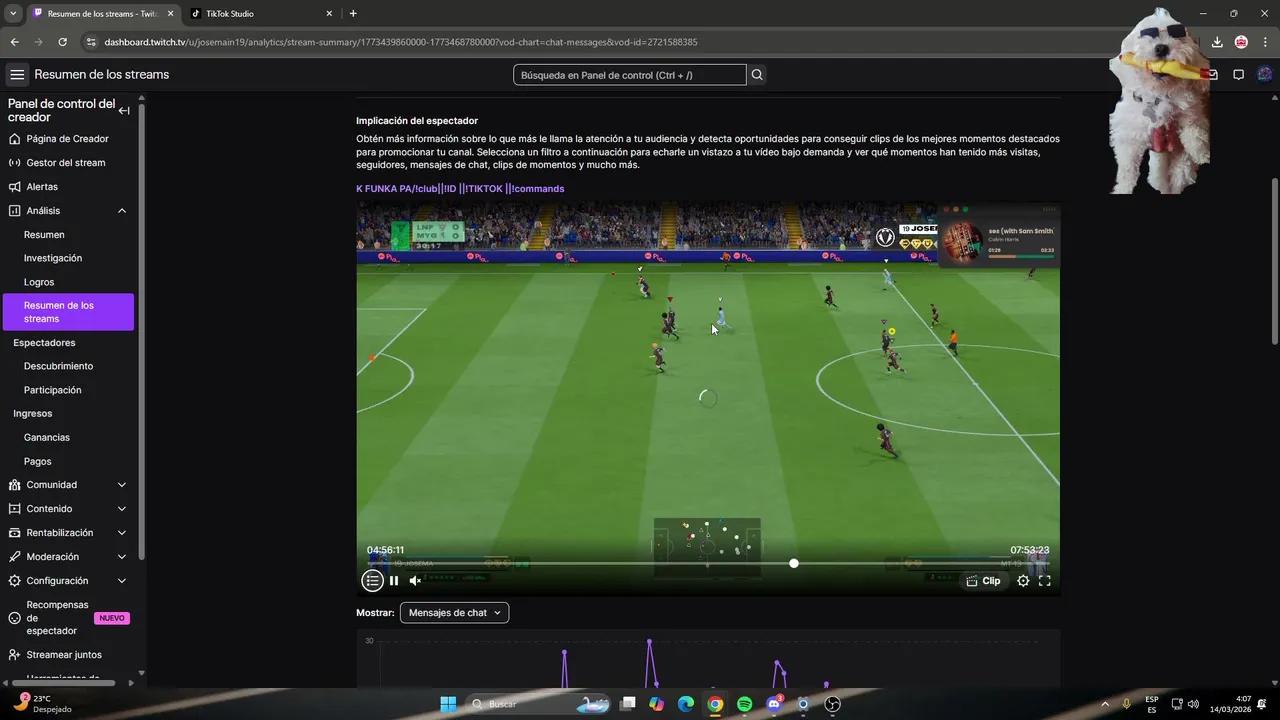The height and width of the screenshot is (720, 1280).
Task: Collapse the creator dashboard sidebar
Action: point(124,110)
